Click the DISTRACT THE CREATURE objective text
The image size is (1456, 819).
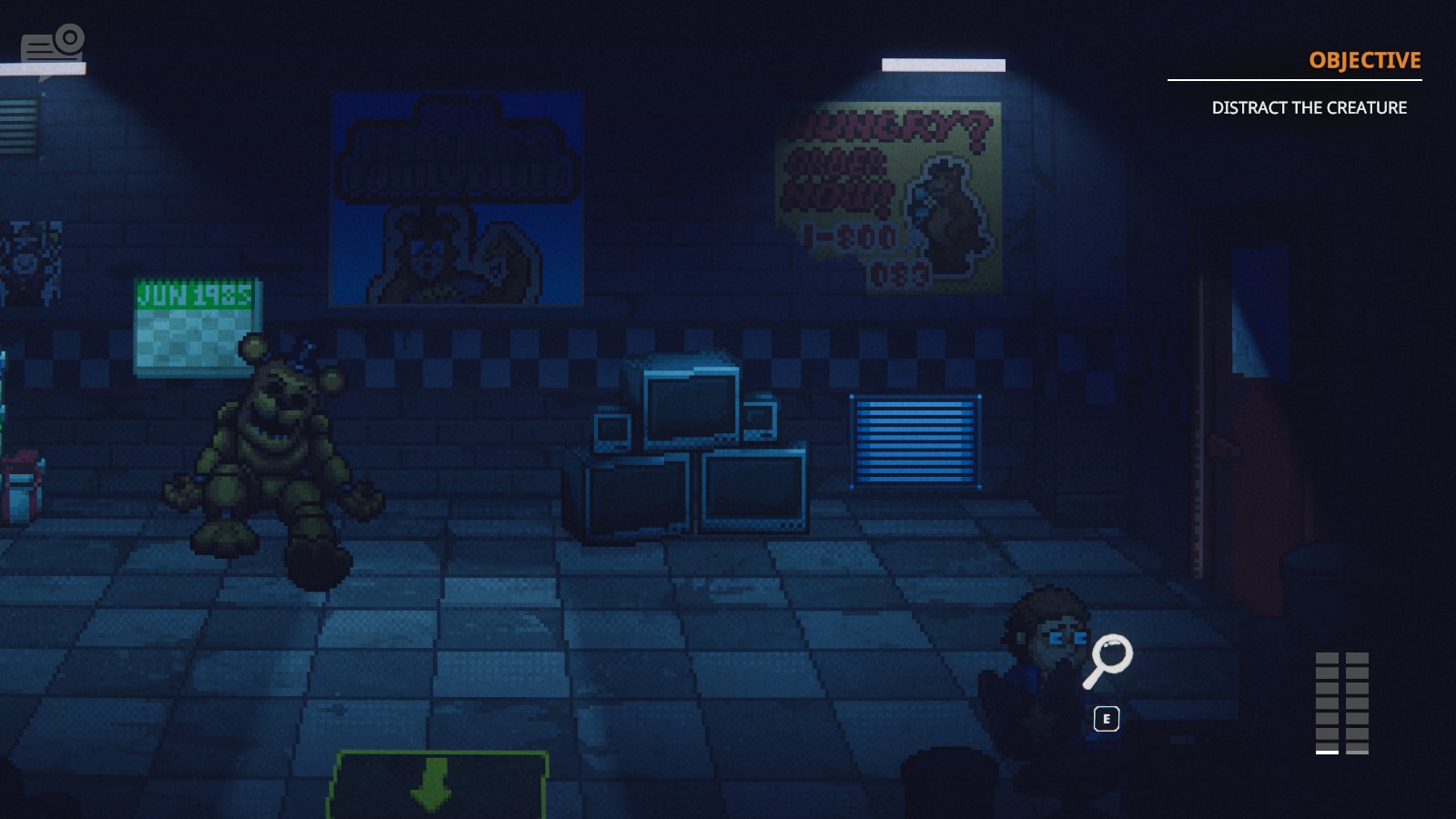coord(1310,107)
